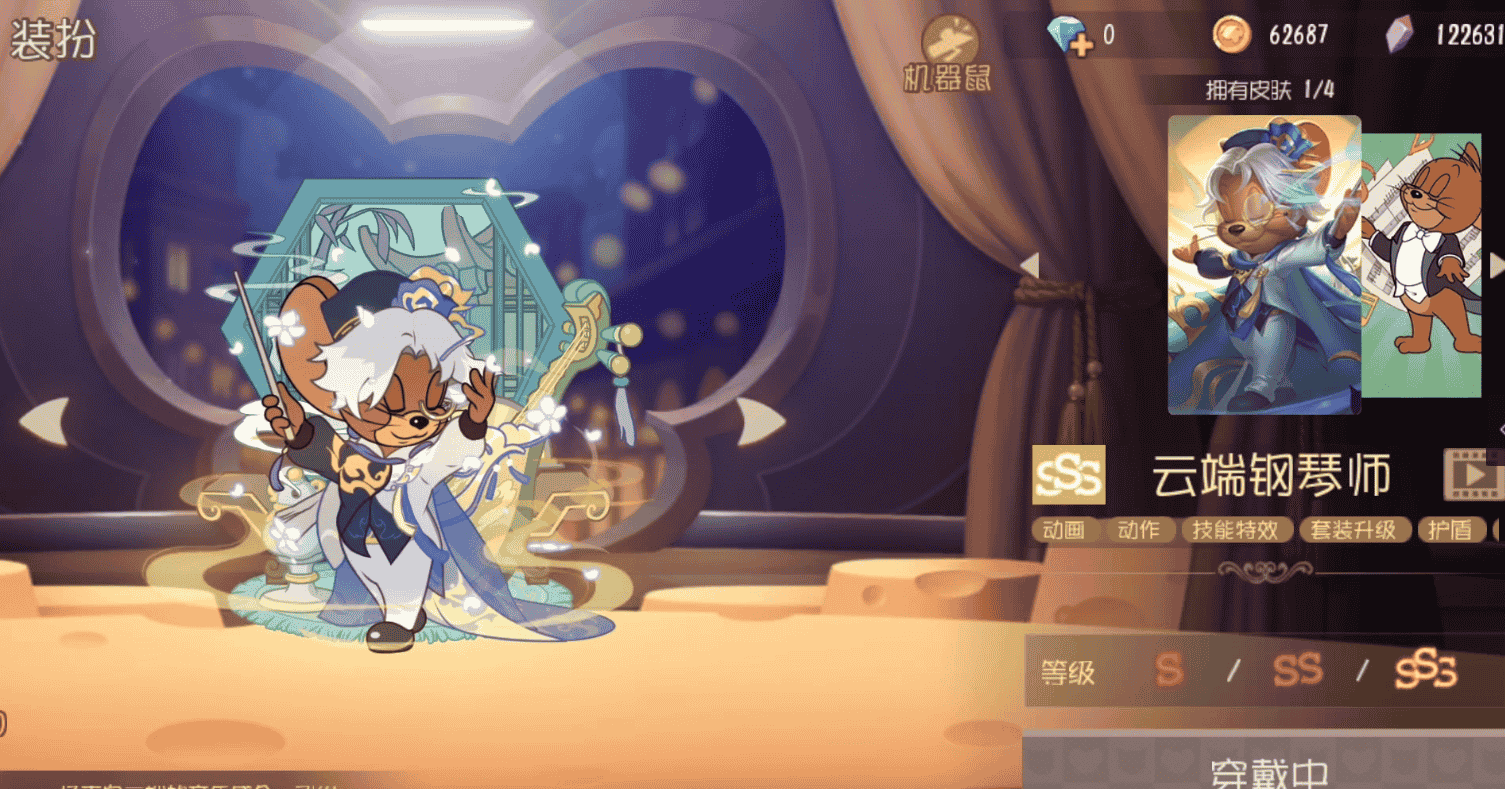View the 套装升级 tag

click(1354, 530)
